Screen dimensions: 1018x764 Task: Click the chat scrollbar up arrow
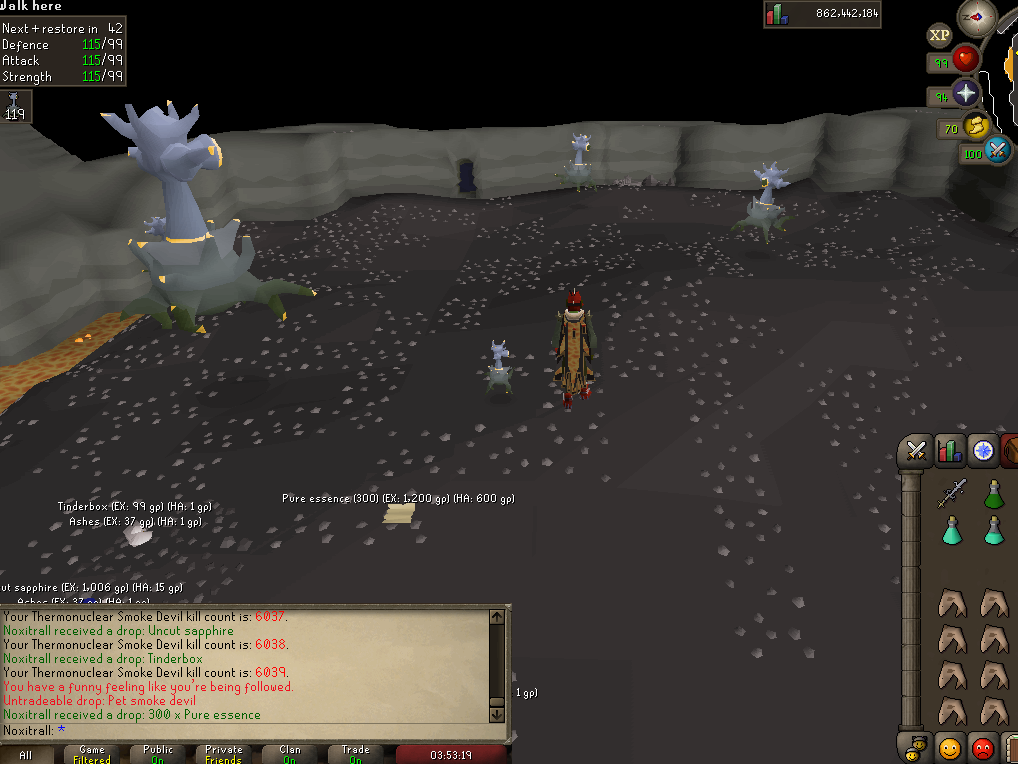click(497, 617)
